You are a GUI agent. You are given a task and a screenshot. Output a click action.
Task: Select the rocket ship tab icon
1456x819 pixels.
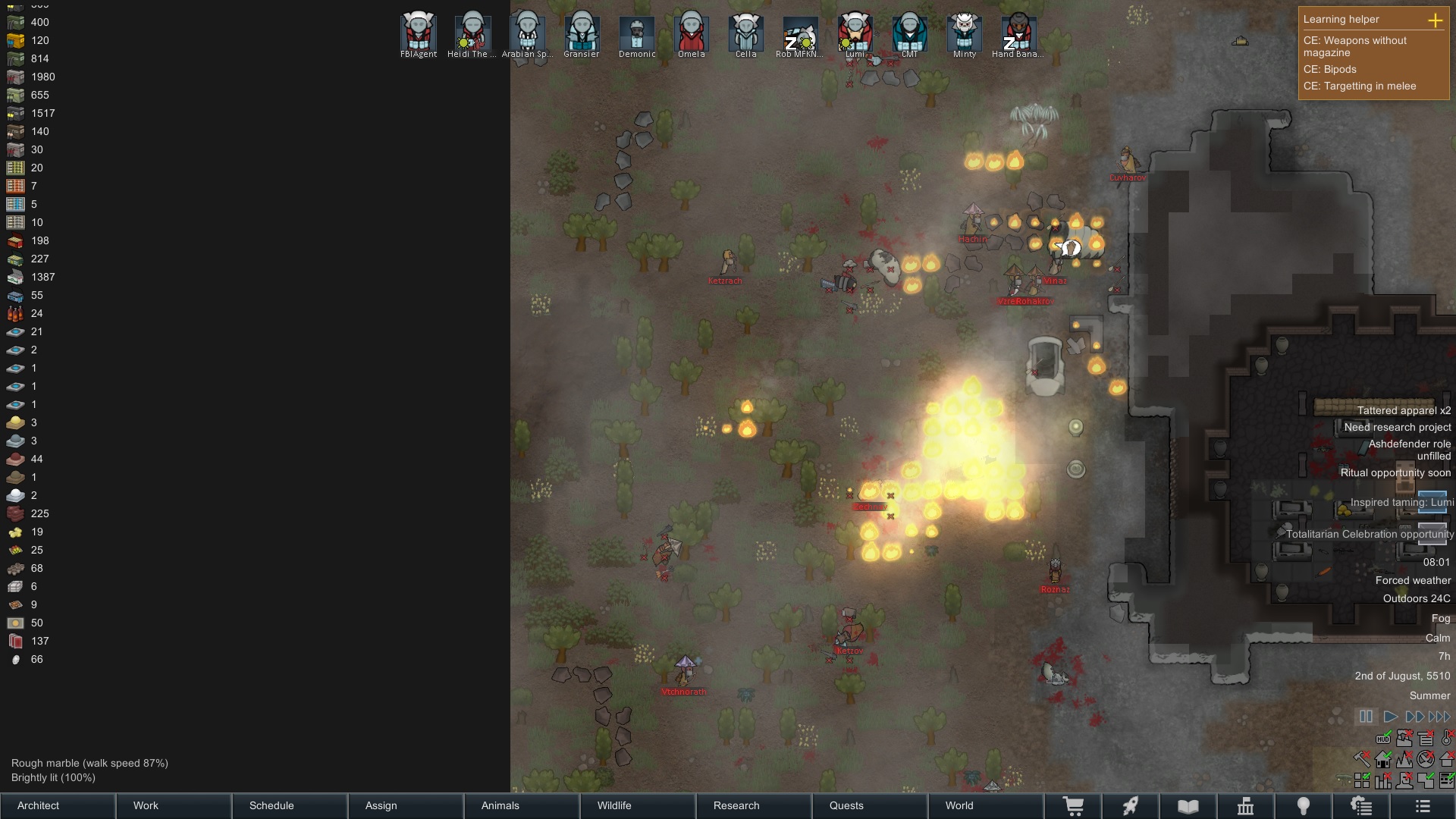[1131, 806]
